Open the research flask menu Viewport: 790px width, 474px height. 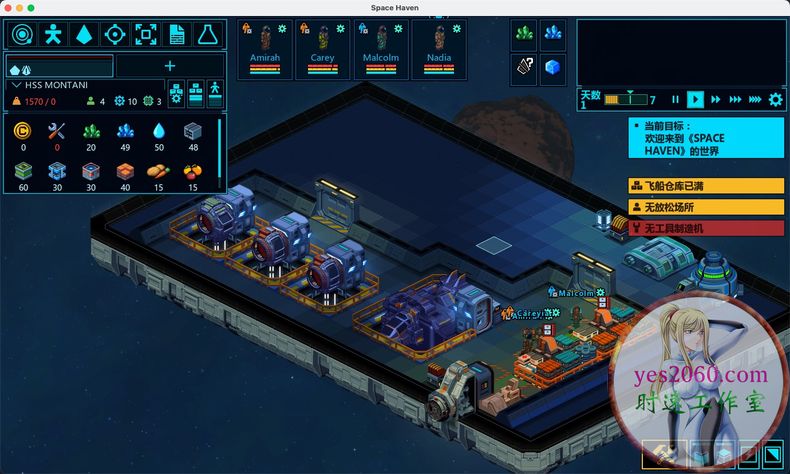coord(208,34)
